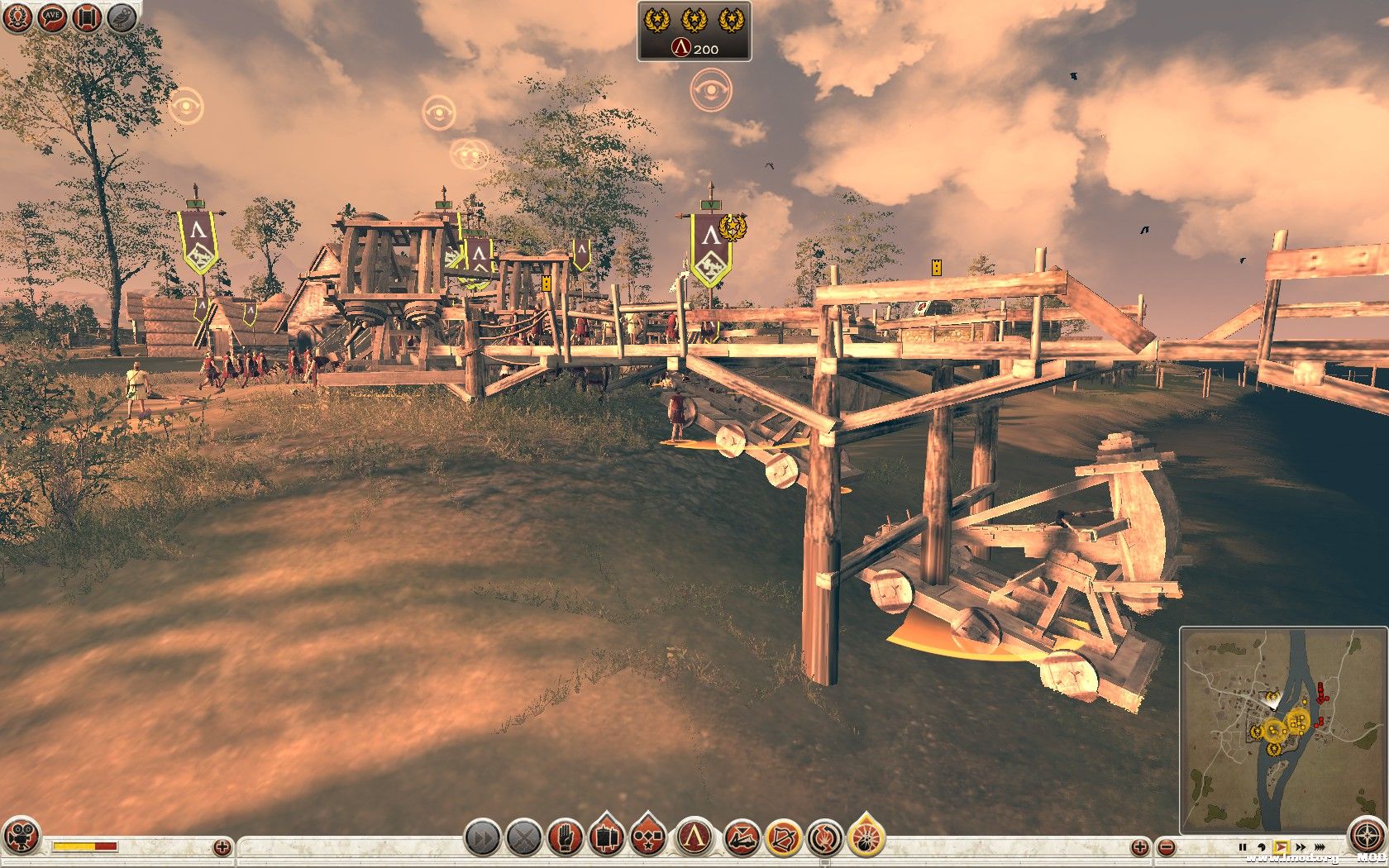Click the red minus button below minimap
The image size is (1389, 868).
point(1167,847)
